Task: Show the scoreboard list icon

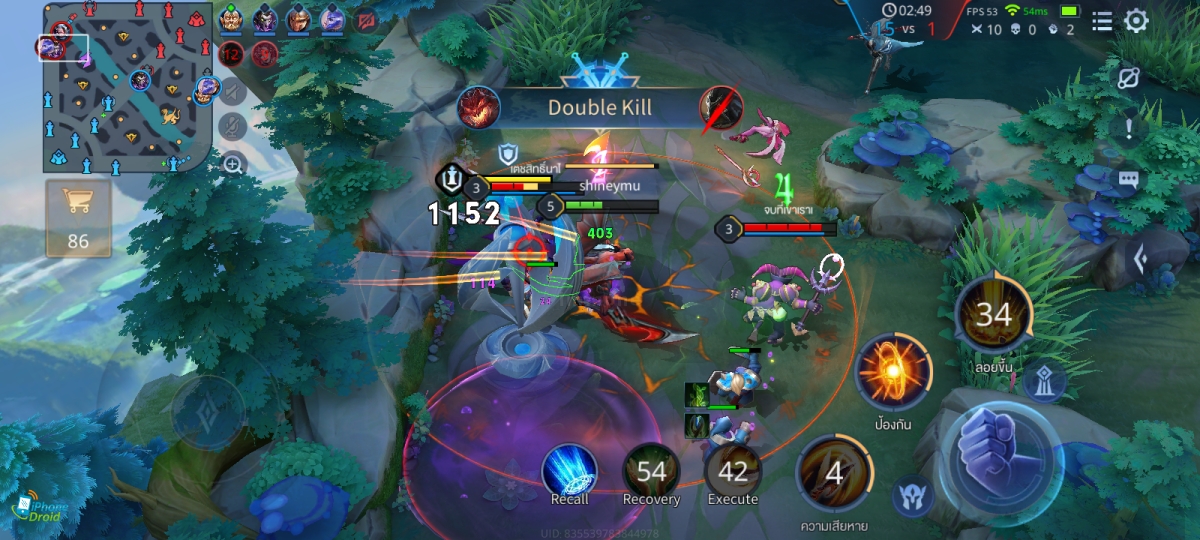Action: pyautogui.click(x=1102, y=21)
